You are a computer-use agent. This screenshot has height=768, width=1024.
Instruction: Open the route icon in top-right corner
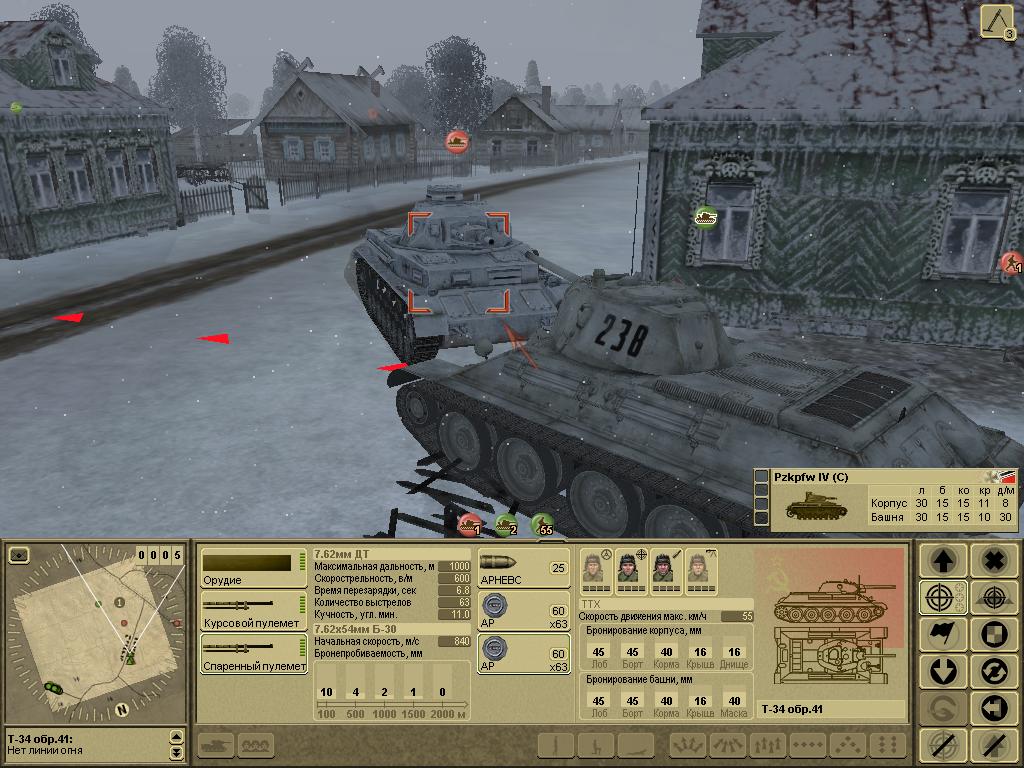tap(996, 22)
